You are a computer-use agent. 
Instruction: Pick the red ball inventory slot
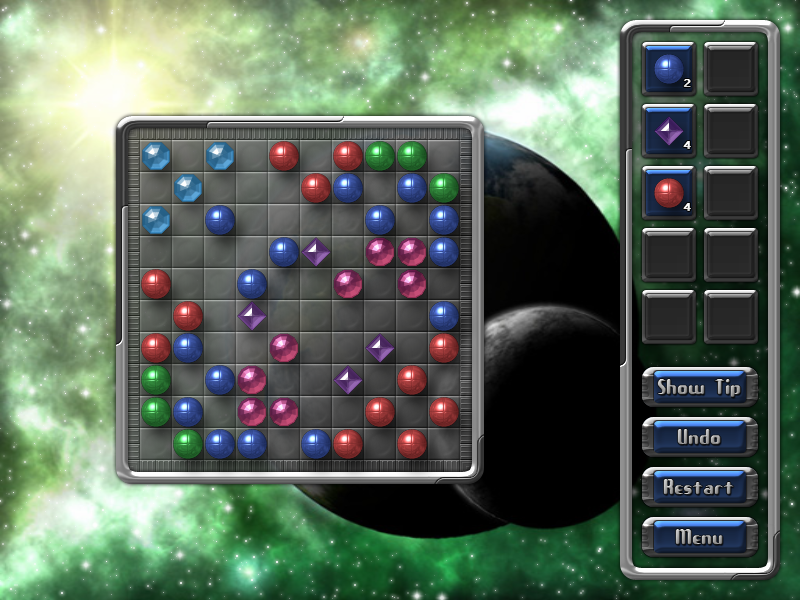coord(668,192)
